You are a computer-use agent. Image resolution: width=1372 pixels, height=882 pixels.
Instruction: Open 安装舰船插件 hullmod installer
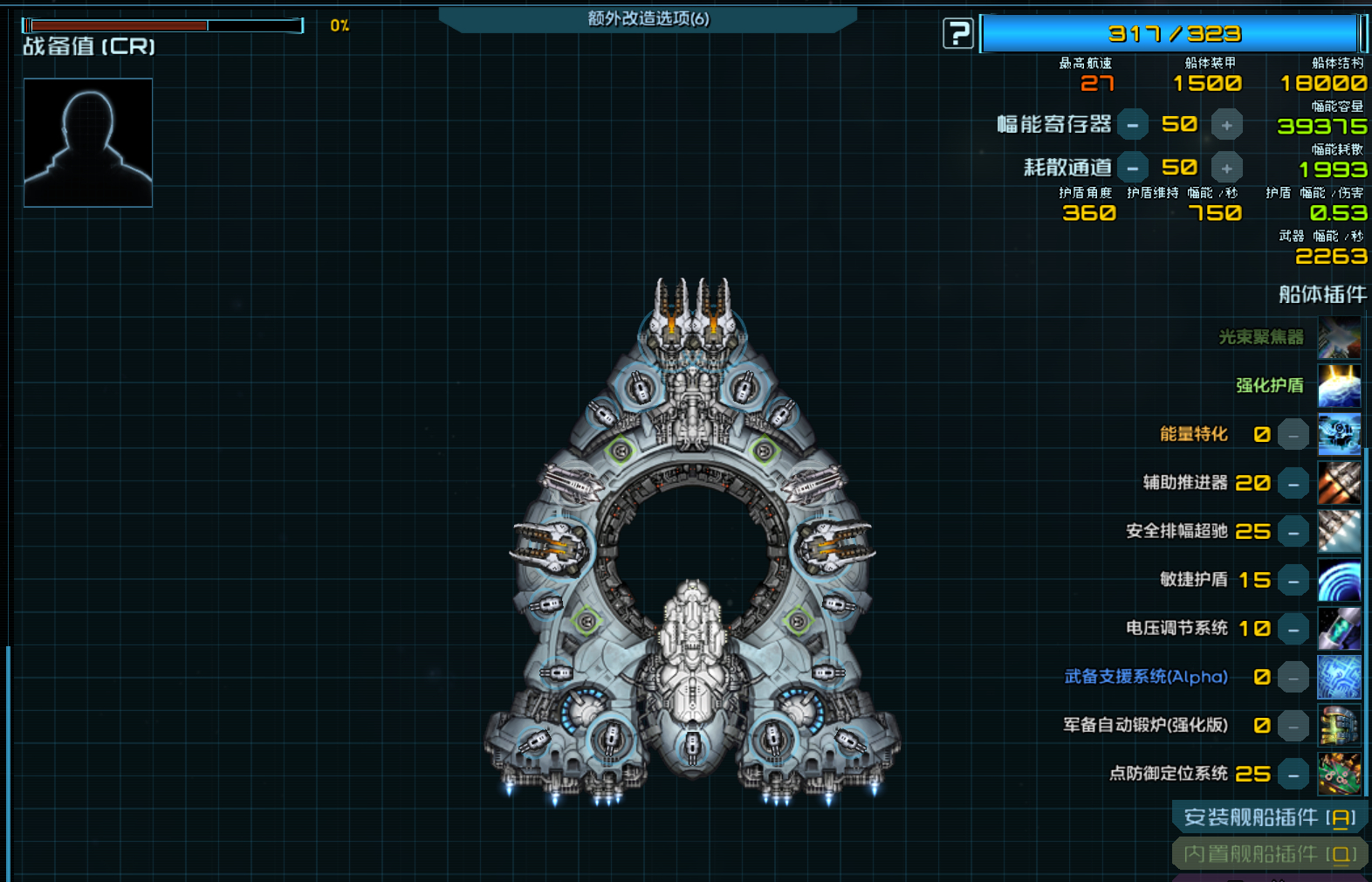click(x=1269, y=817)
